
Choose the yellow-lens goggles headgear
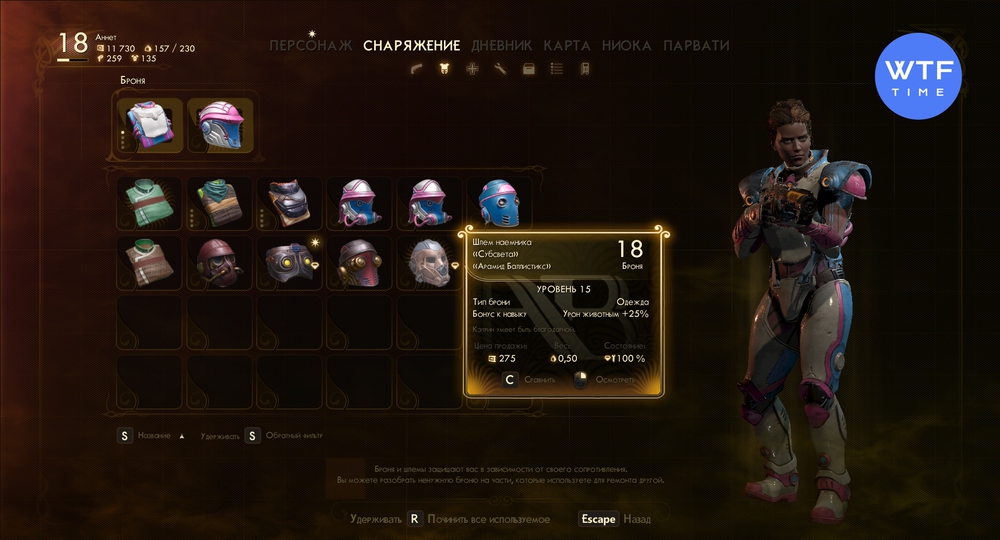[x=289, y=263]
